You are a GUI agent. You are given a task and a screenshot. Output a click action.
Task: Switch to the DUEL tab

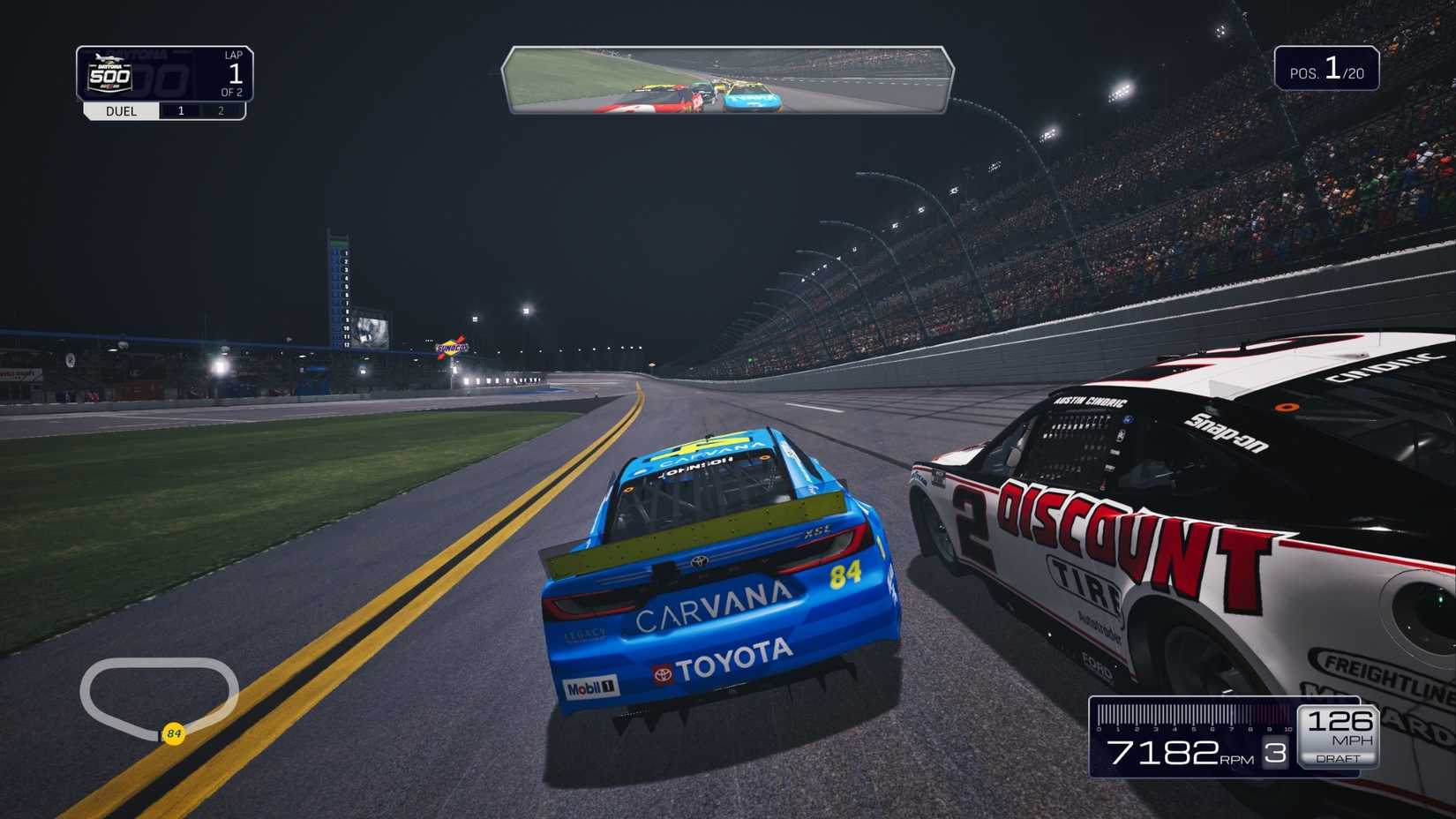[120, 110]
